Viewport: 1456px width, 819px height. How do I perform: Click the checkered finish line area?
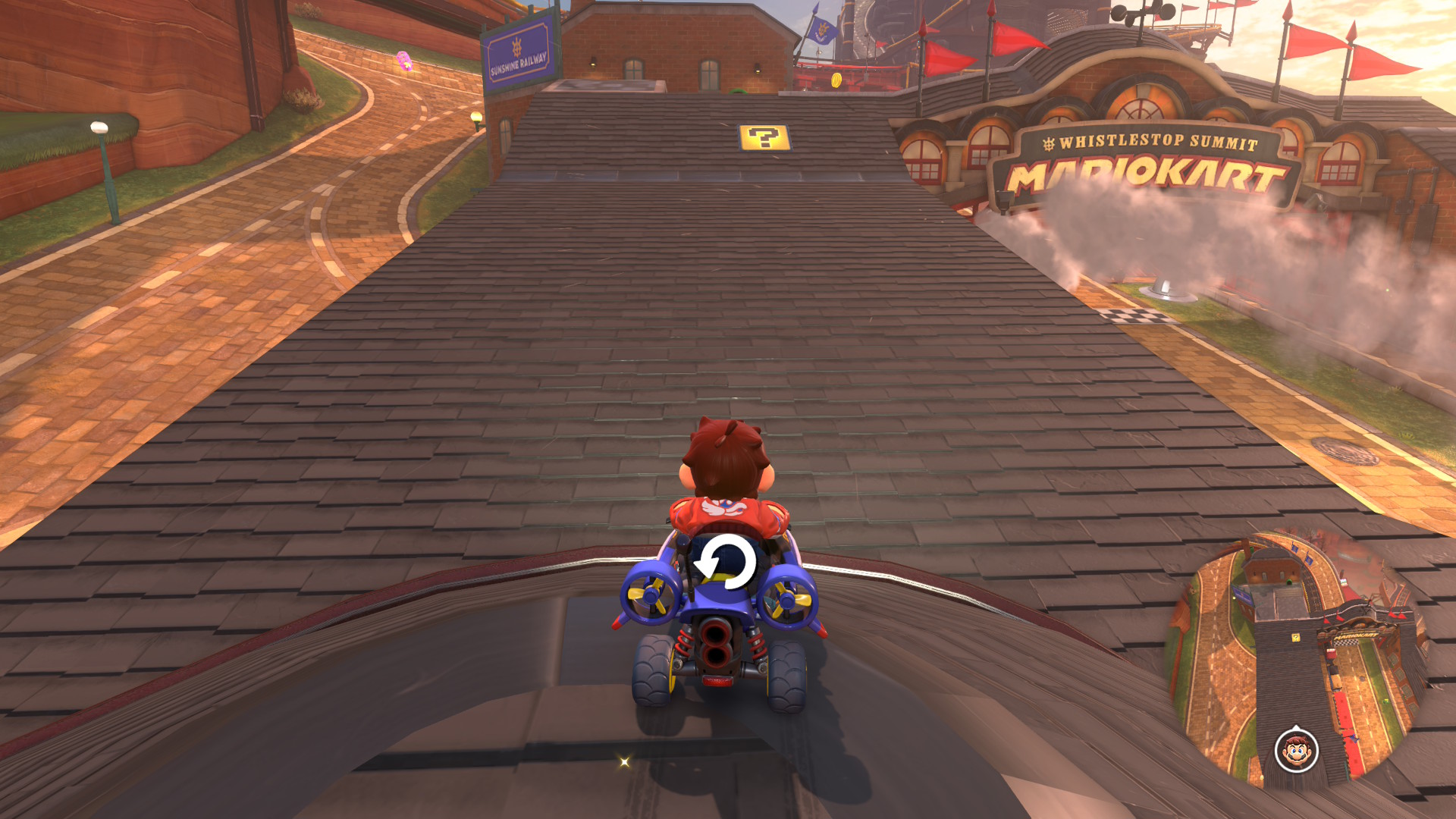click(1141, 318)
